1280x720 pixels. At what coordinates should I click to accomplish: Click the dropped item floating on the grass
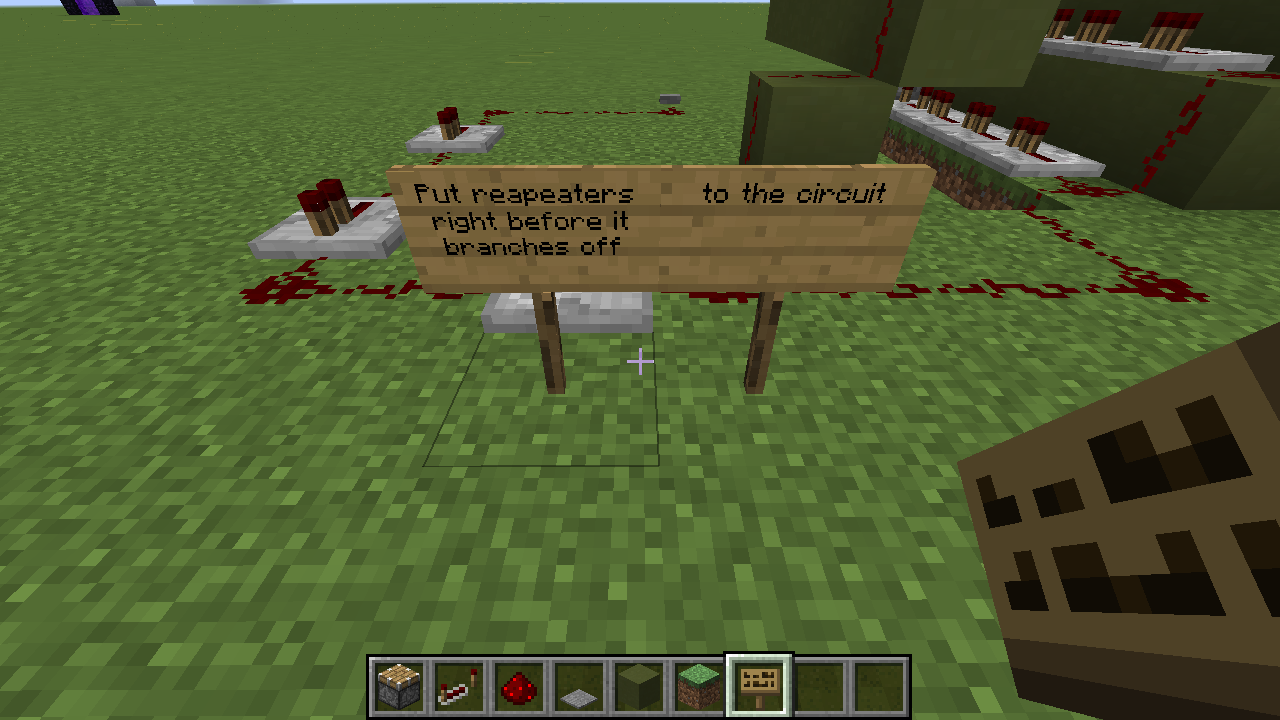[x=668, y=100]
